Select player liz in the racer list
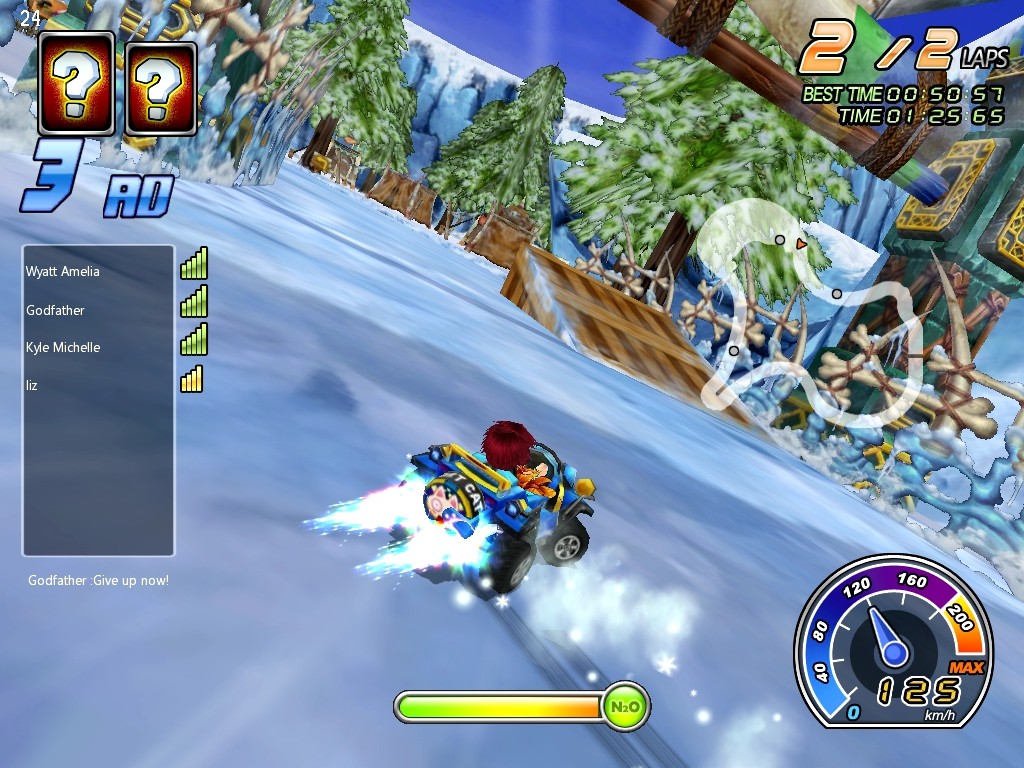 point(32,384)
